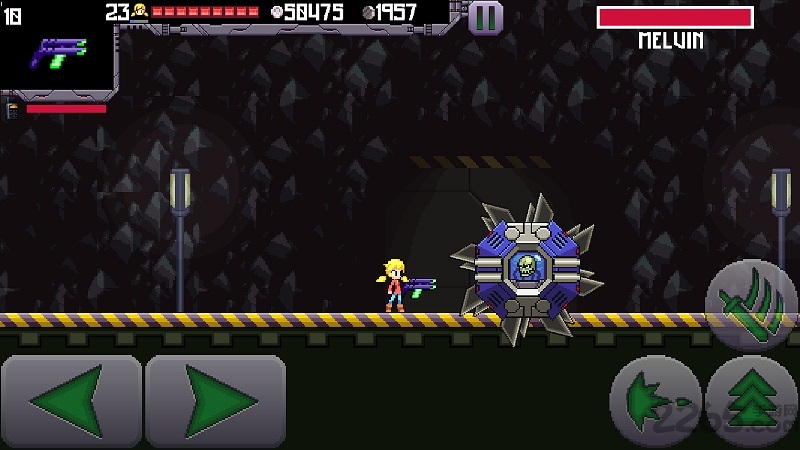Activate the sword slash melee button
Image resolution: width=800 pixels, height=450 pixels.
point(751,301)
